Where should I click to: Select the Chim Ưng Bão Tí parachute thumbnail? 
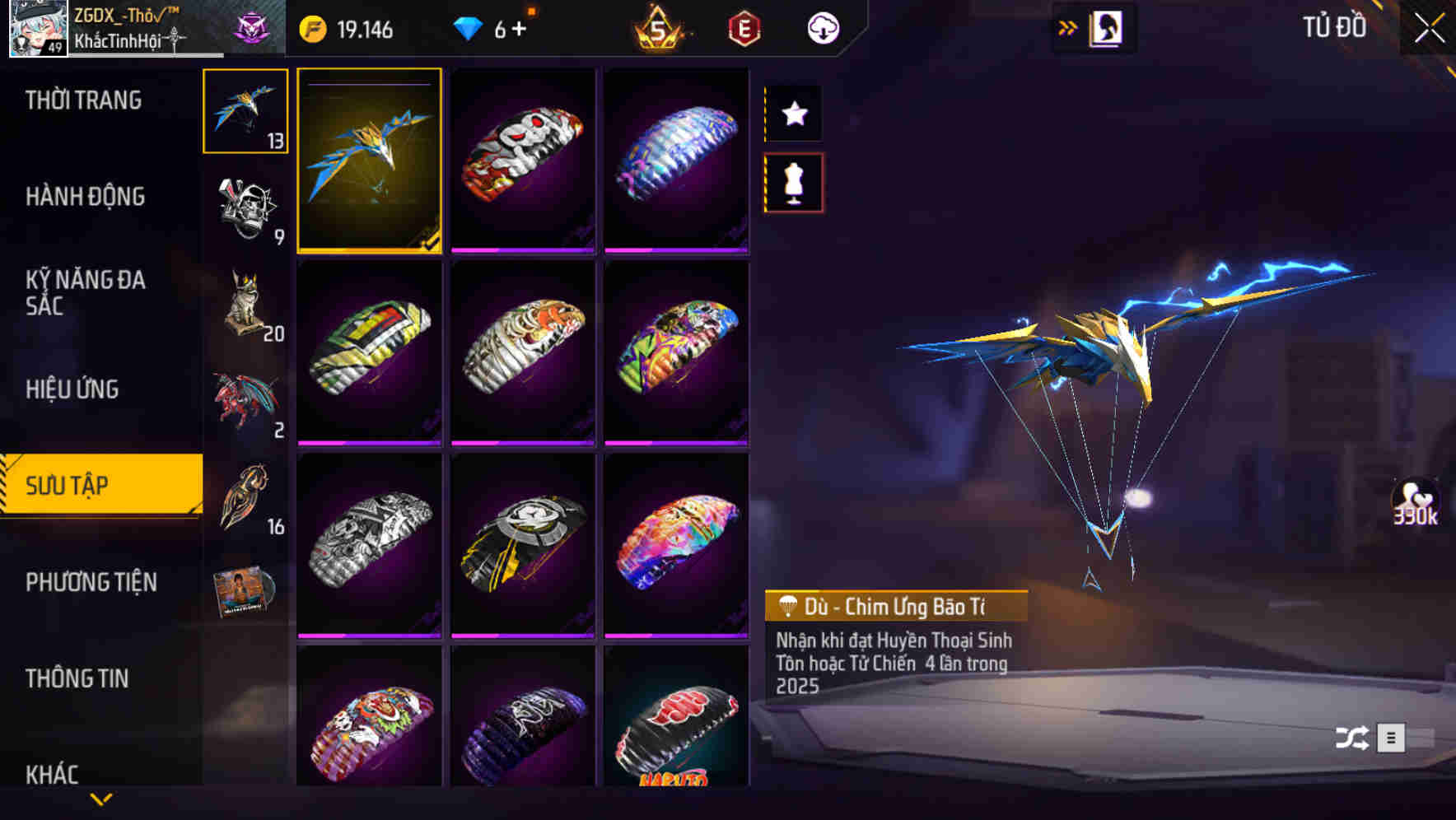[370, 161]
